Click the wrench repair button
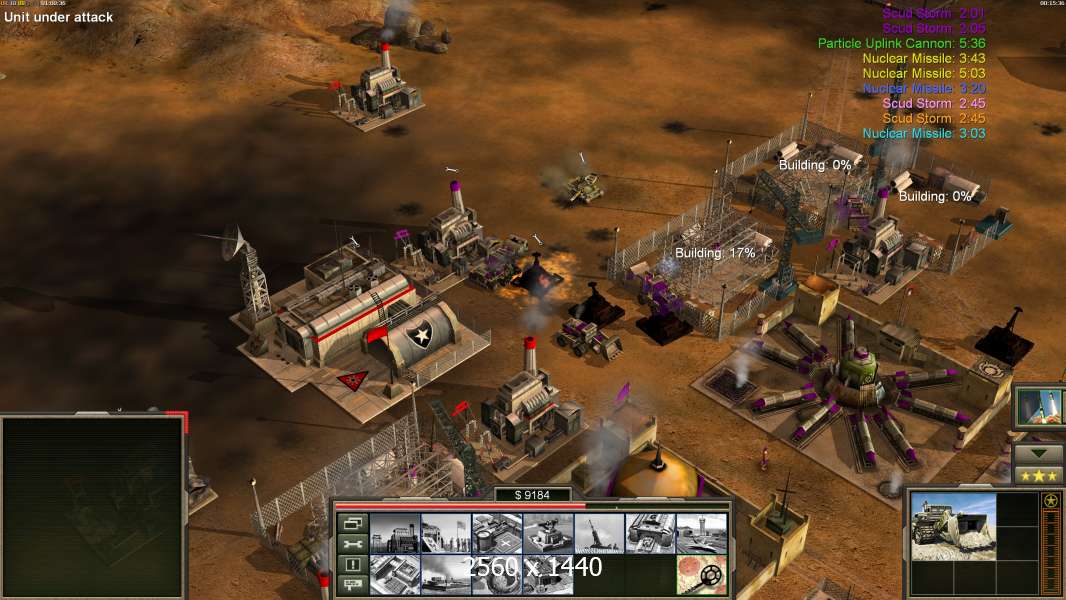Viewport: 1066px width, 600px height. pyautogui.click(x=351, y=544)
